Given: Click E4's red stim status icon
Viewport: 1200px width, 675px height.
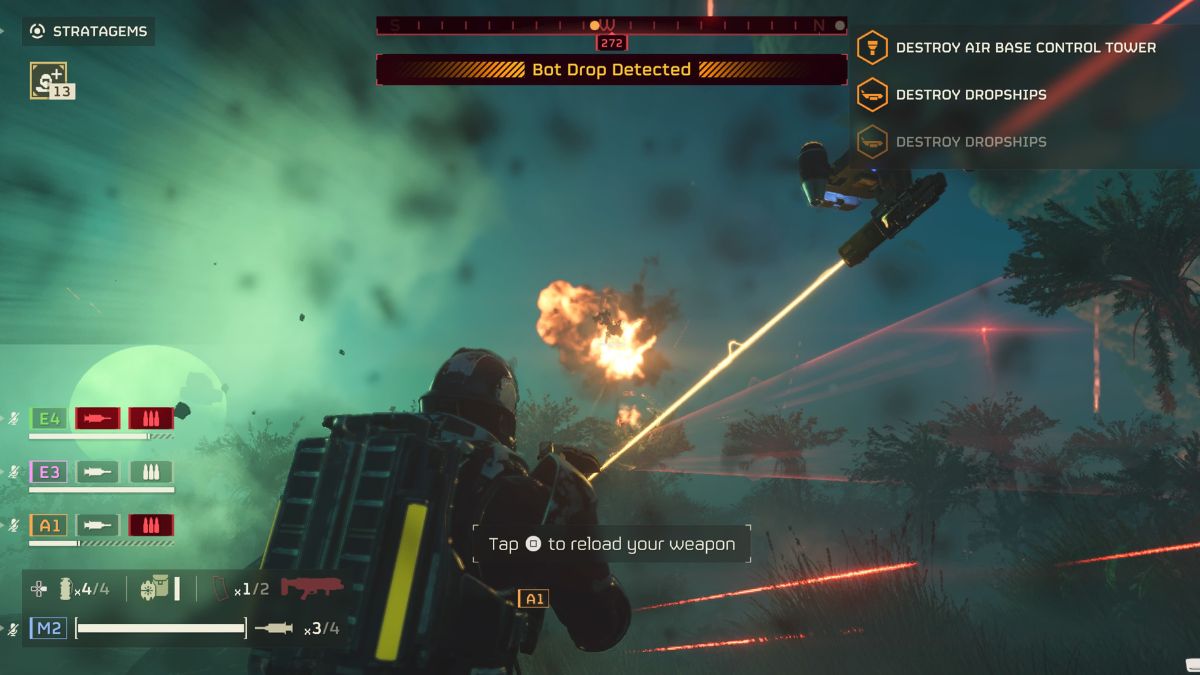Looking at the screenshot, I should pyautogui.click(x=98, y=418).
